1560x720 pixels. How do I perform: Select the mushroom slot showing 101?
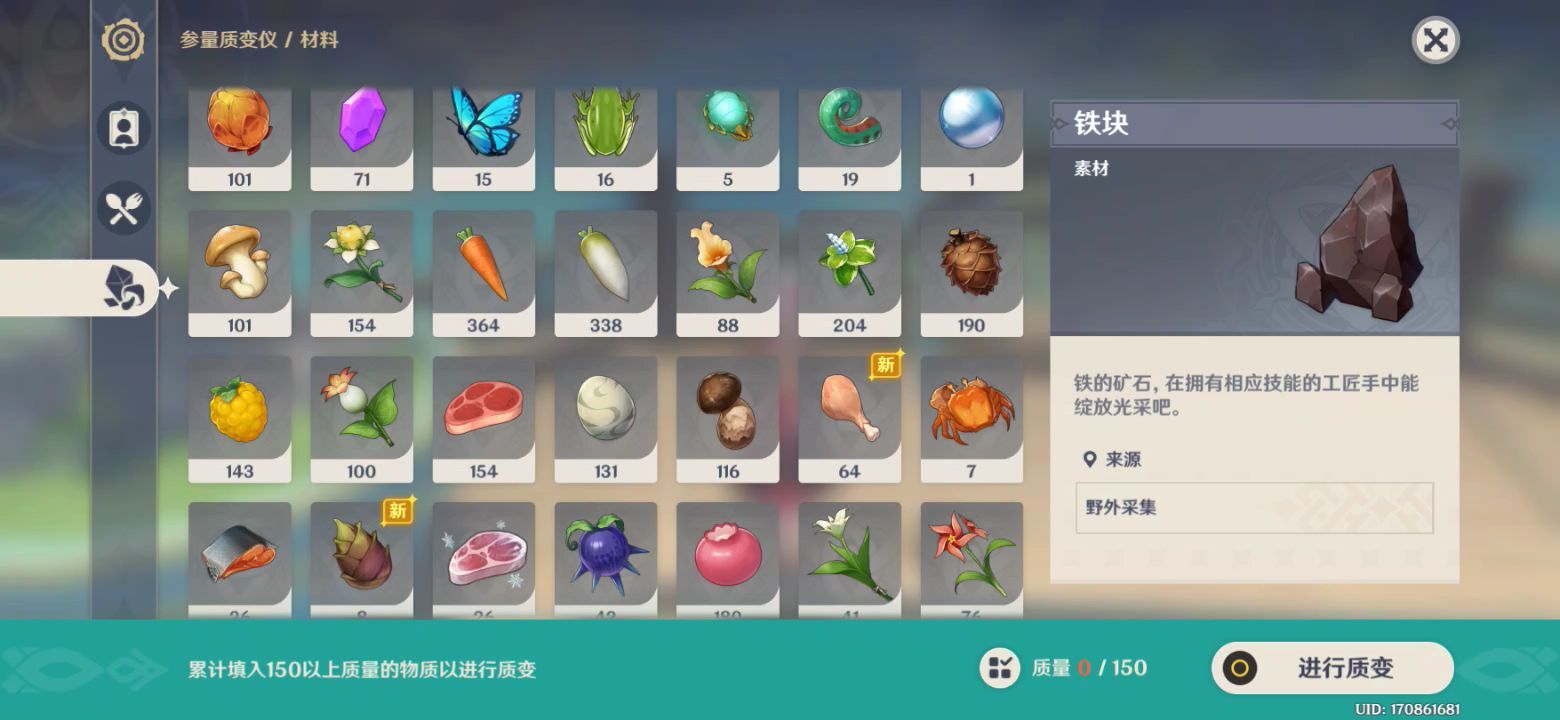click(239, 272)
